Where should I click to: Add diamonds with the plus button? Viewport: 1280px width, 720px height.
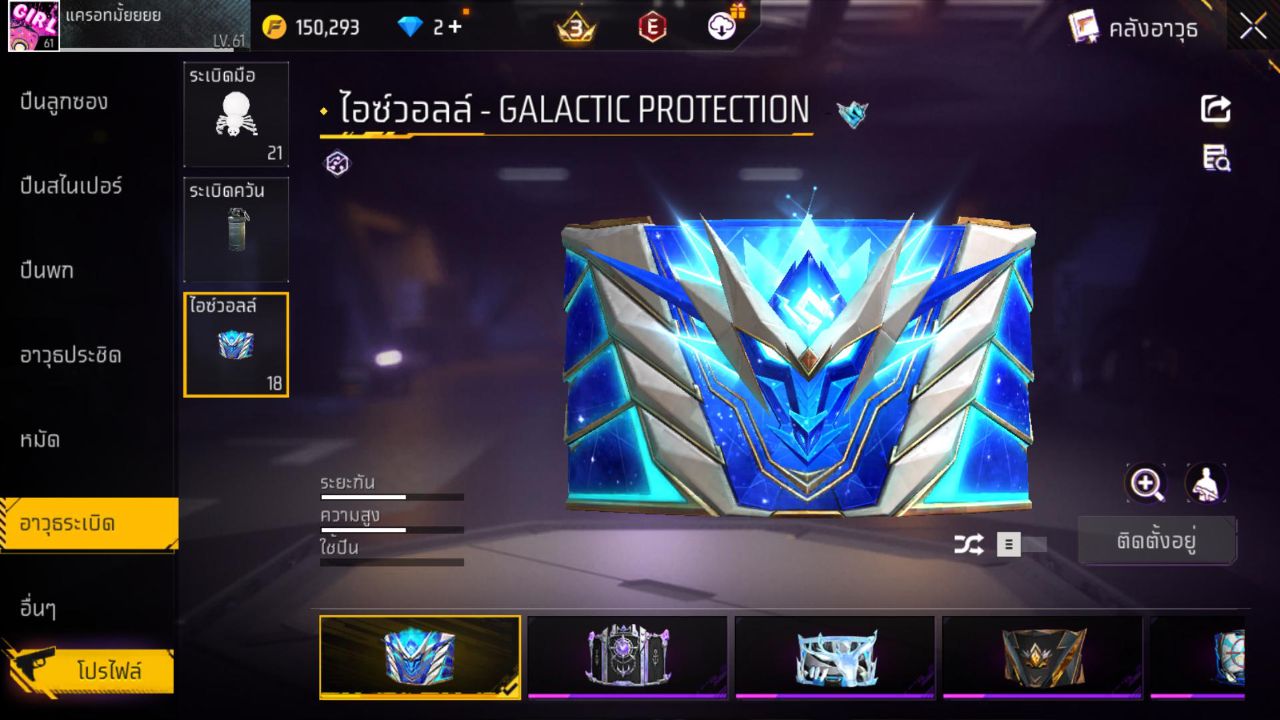[455, 27]
